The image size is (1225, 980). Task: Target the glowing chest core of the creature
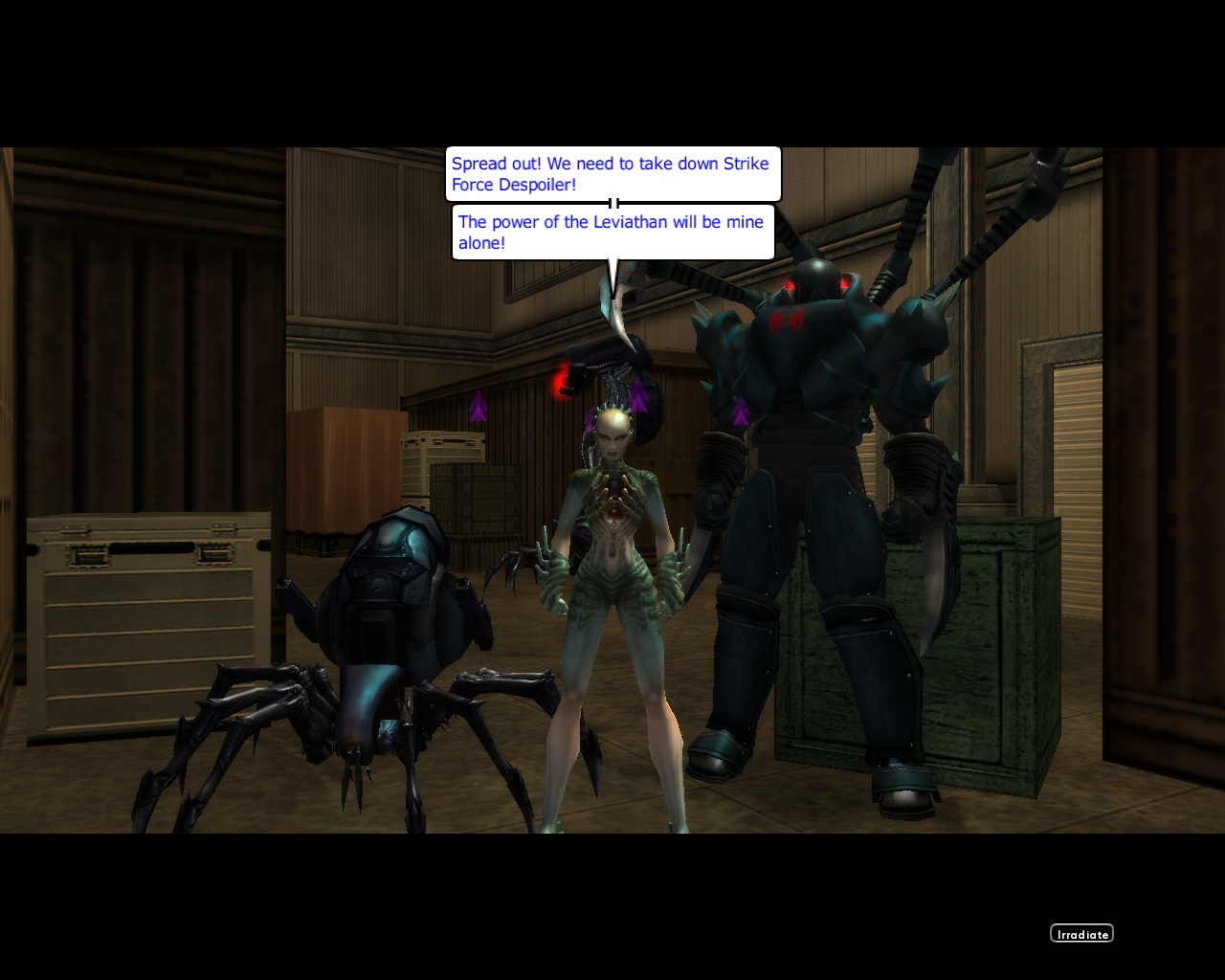[x=613, y=512]
